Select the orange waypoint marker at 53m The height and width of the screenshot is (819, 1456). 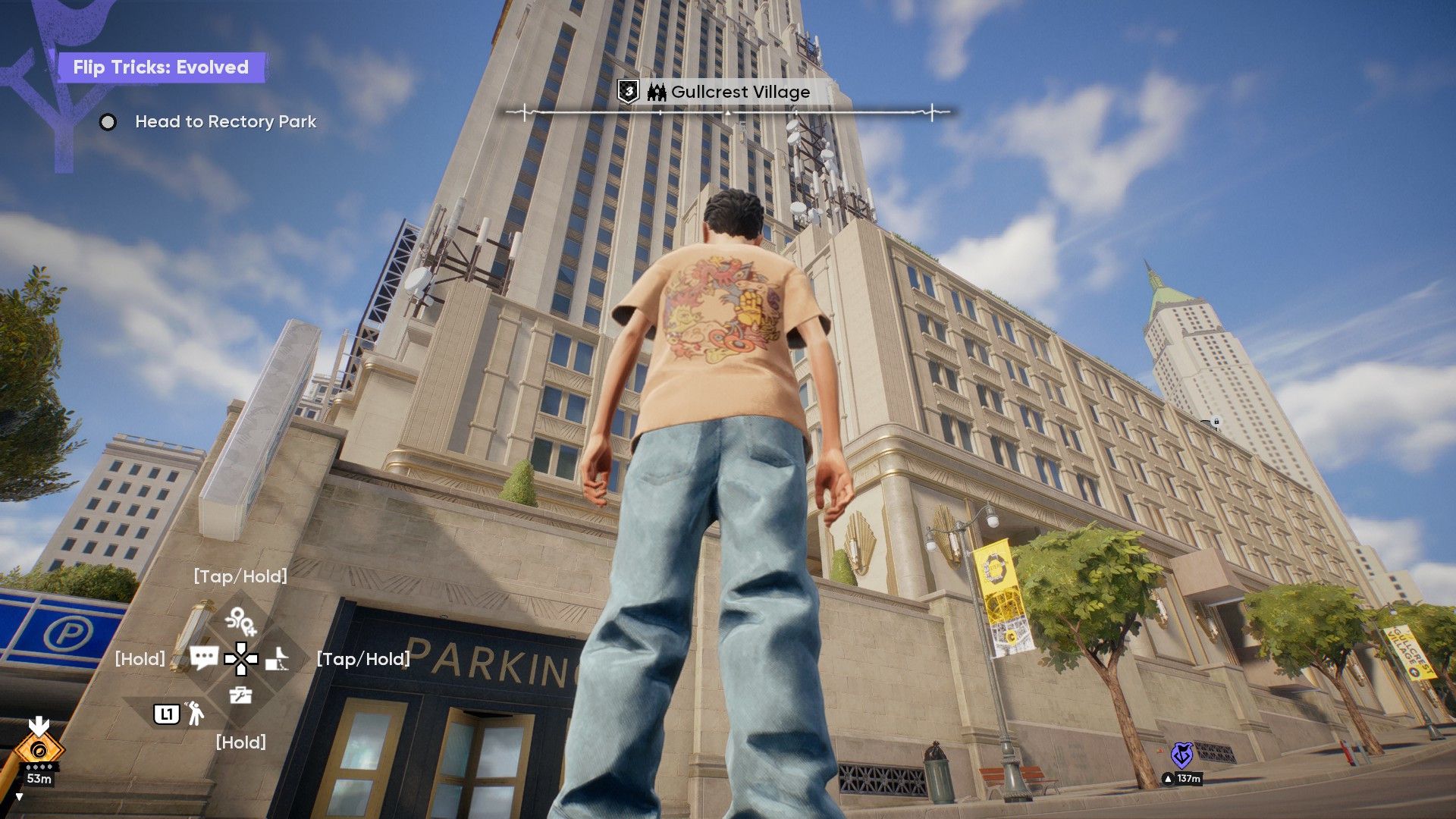pyautogui.click(x=39, y=750)
